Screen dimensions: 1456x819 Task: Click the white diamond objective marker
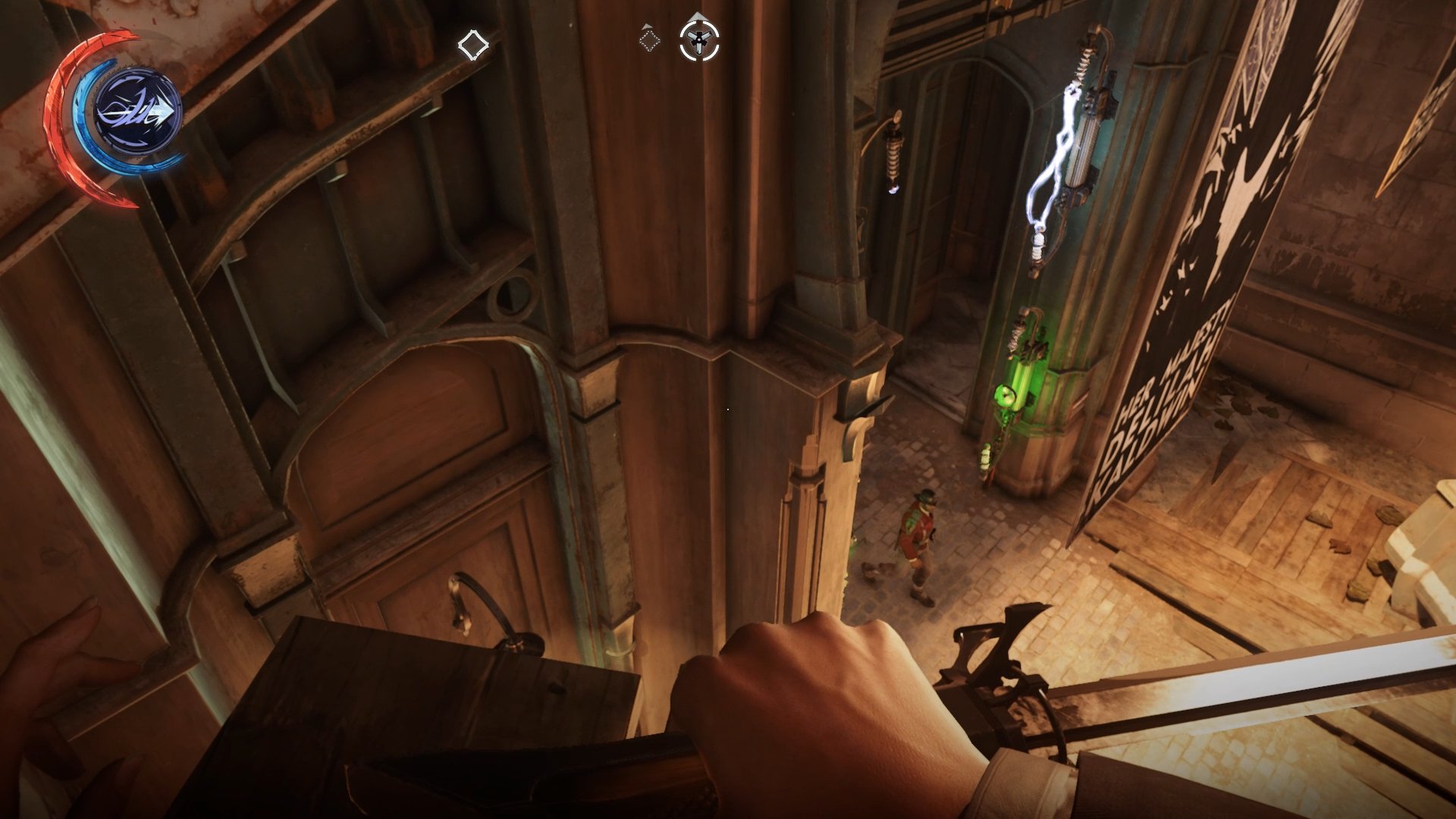474,45
